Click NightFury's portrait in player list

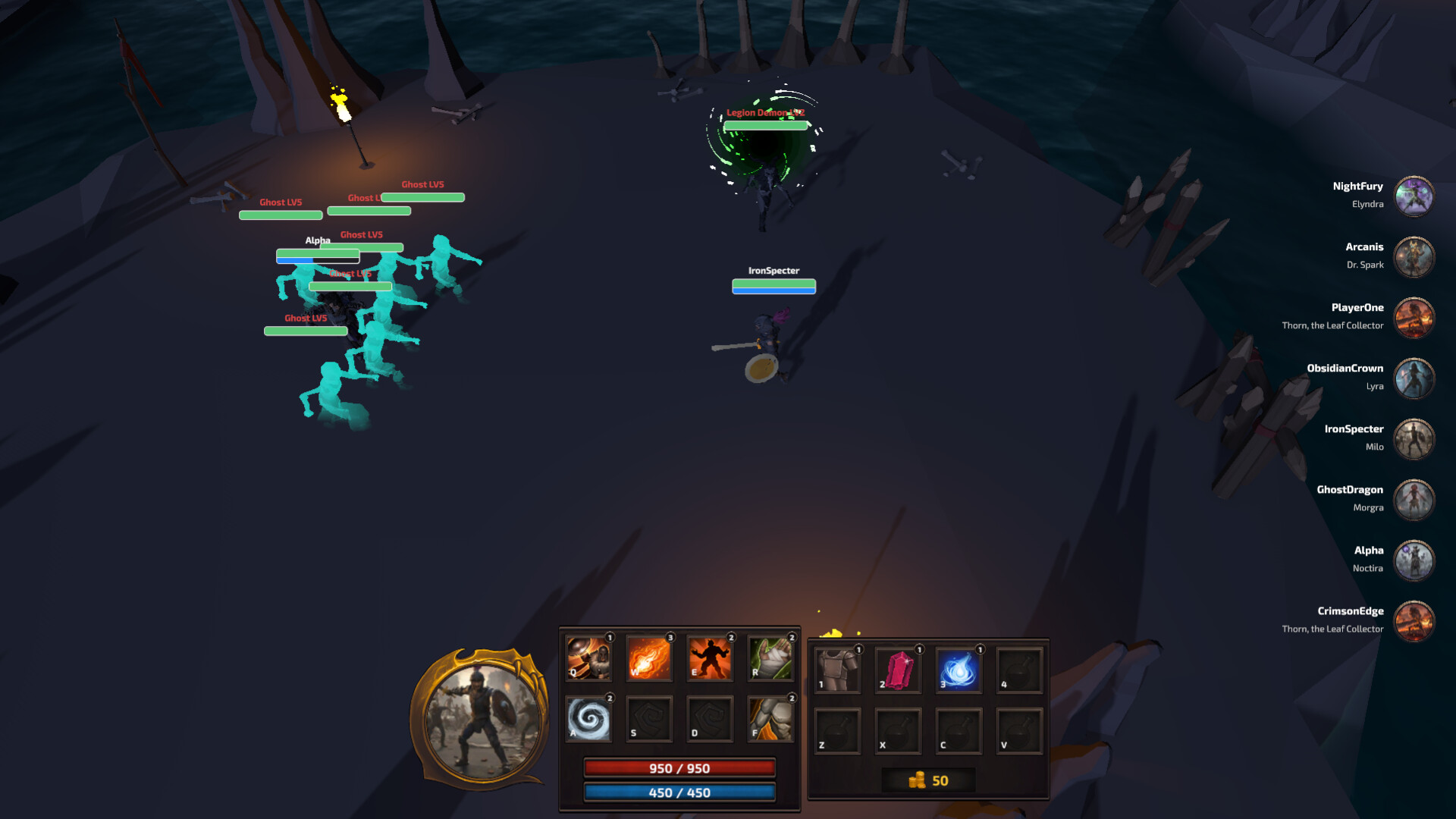pos(1414,196)
